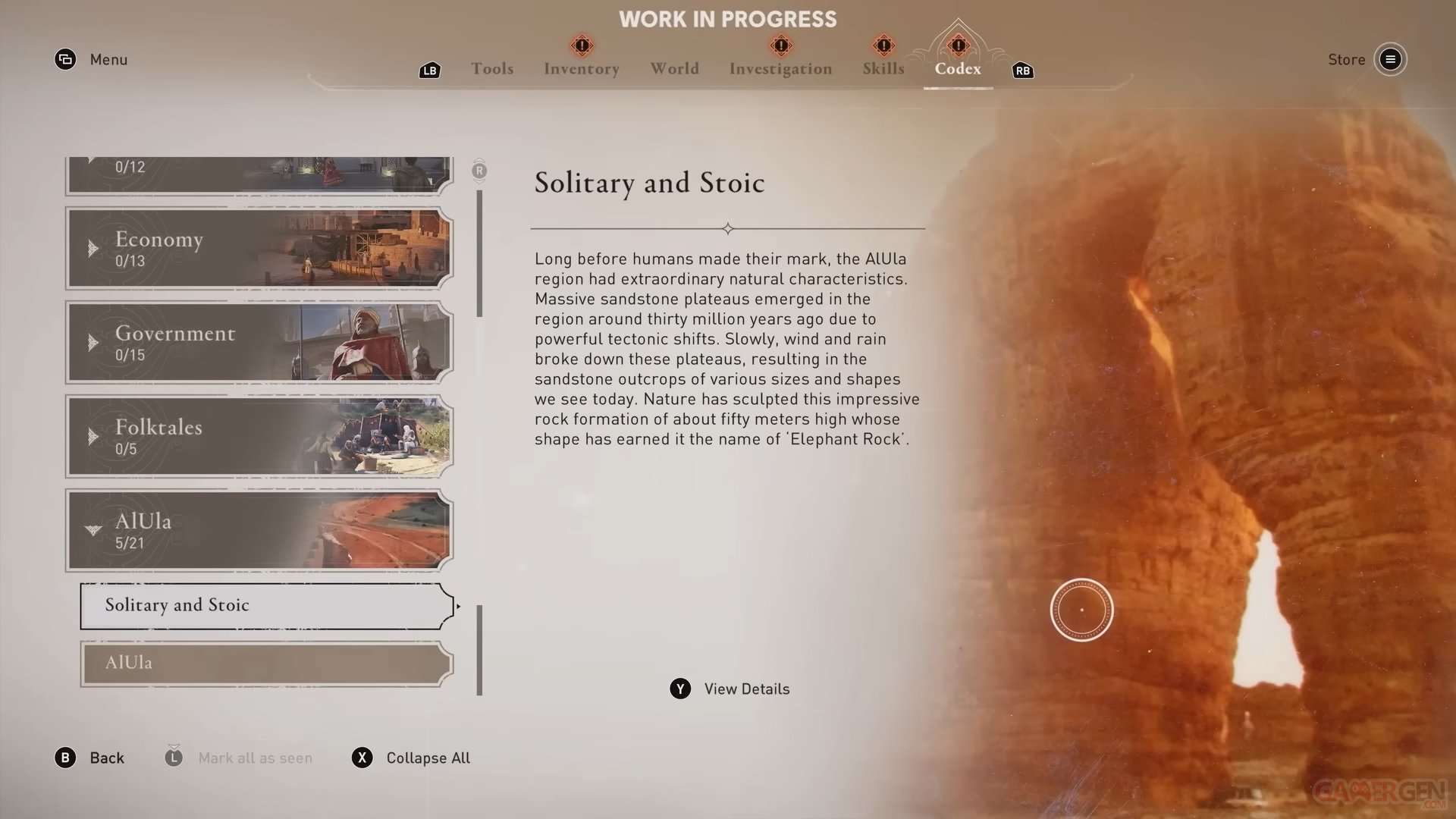Open the Inventory tab
1456x819 pixels.
point(582,69)
